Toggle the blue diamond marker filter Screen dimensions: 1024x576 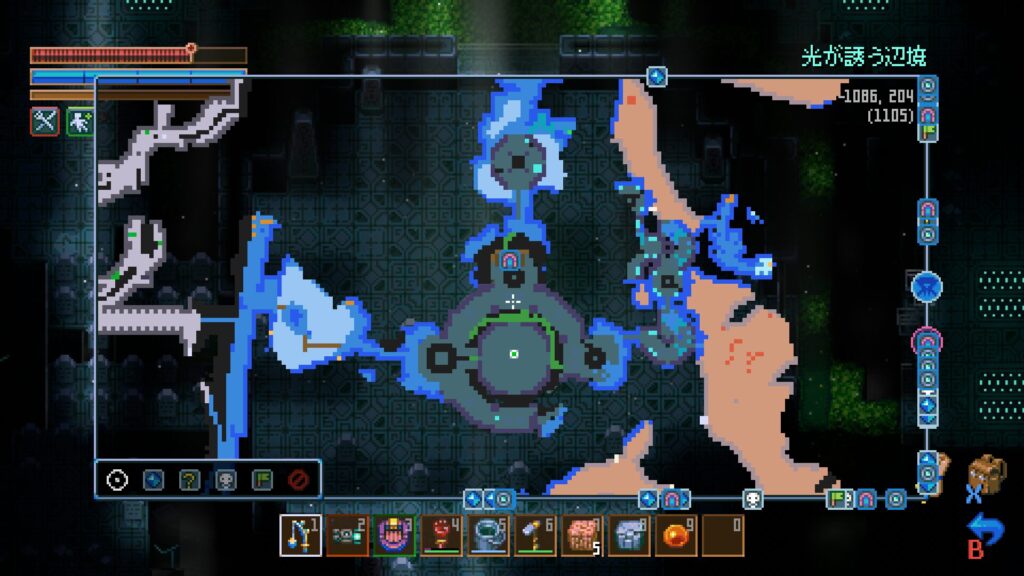153,479
